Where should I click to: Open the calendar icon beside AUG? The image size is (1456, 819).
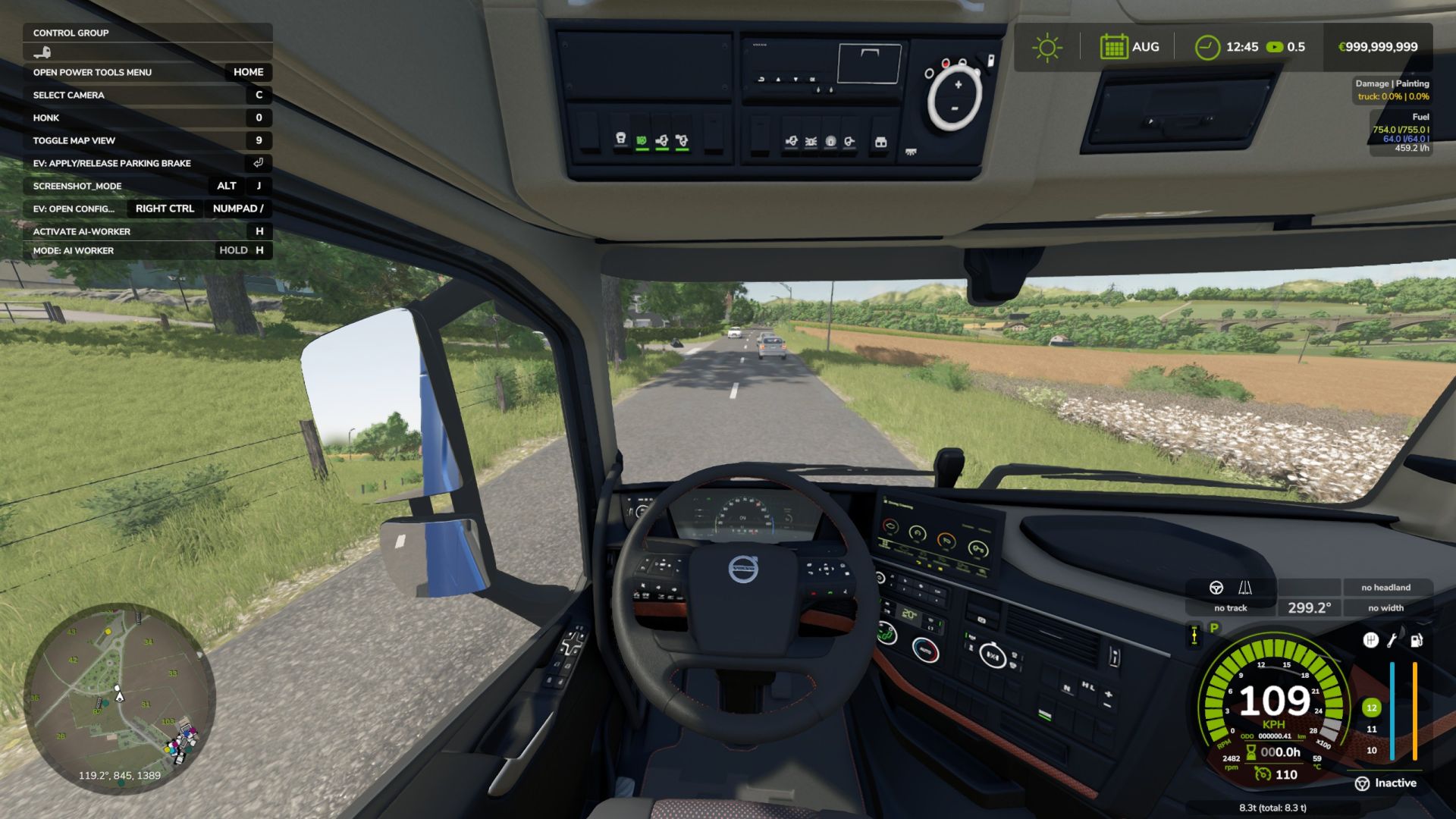pos(1113,47)
